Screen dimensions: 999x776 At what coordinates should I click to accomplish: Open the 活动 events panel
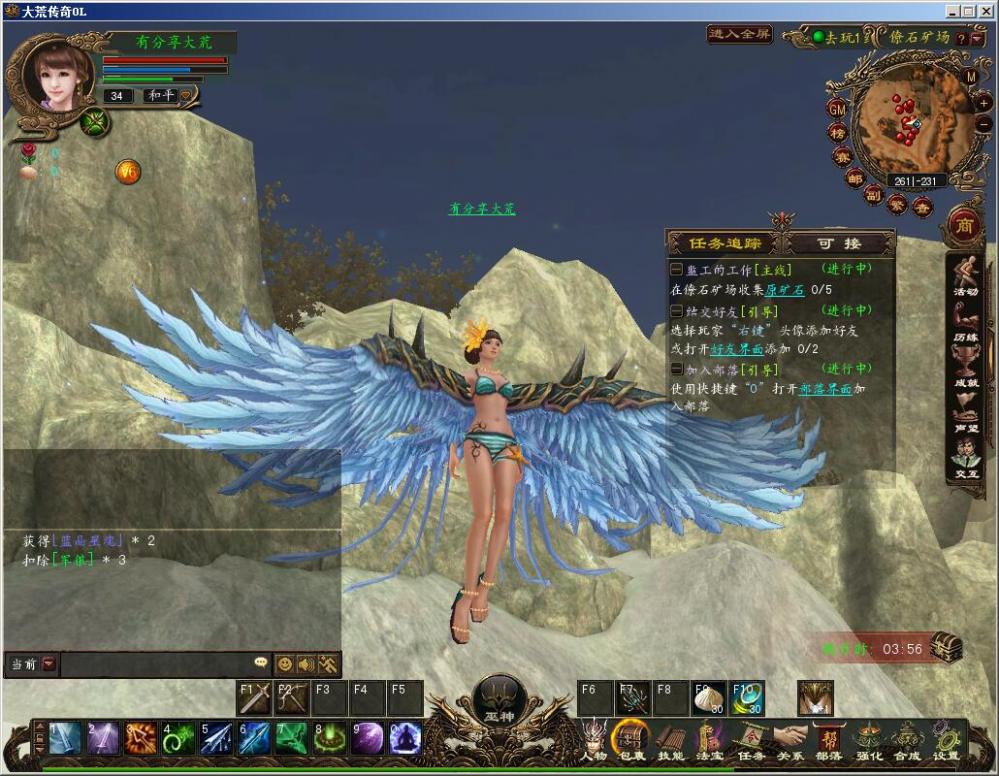965,275
